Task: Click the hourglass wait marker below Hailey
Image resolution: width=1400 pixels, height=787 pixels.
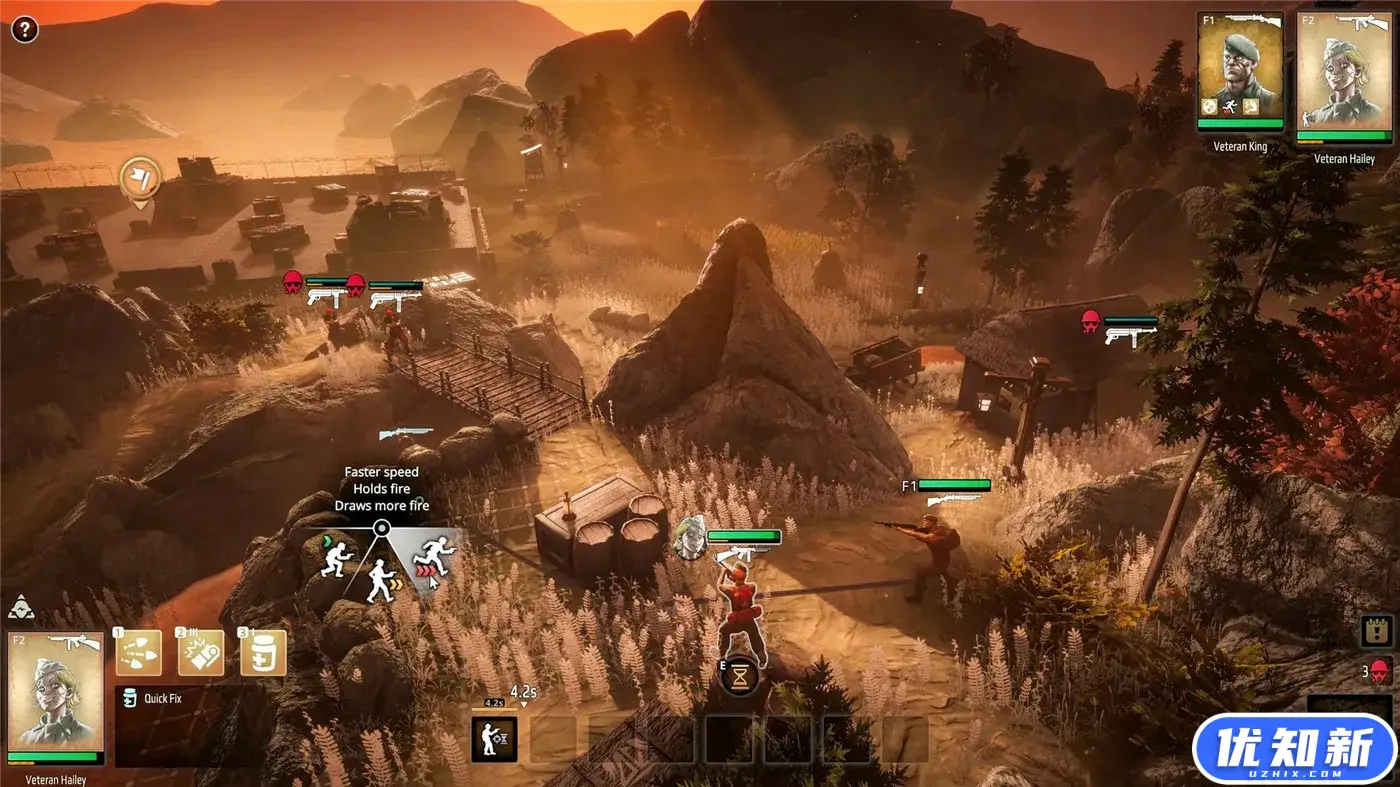Action: coord(739,677)
